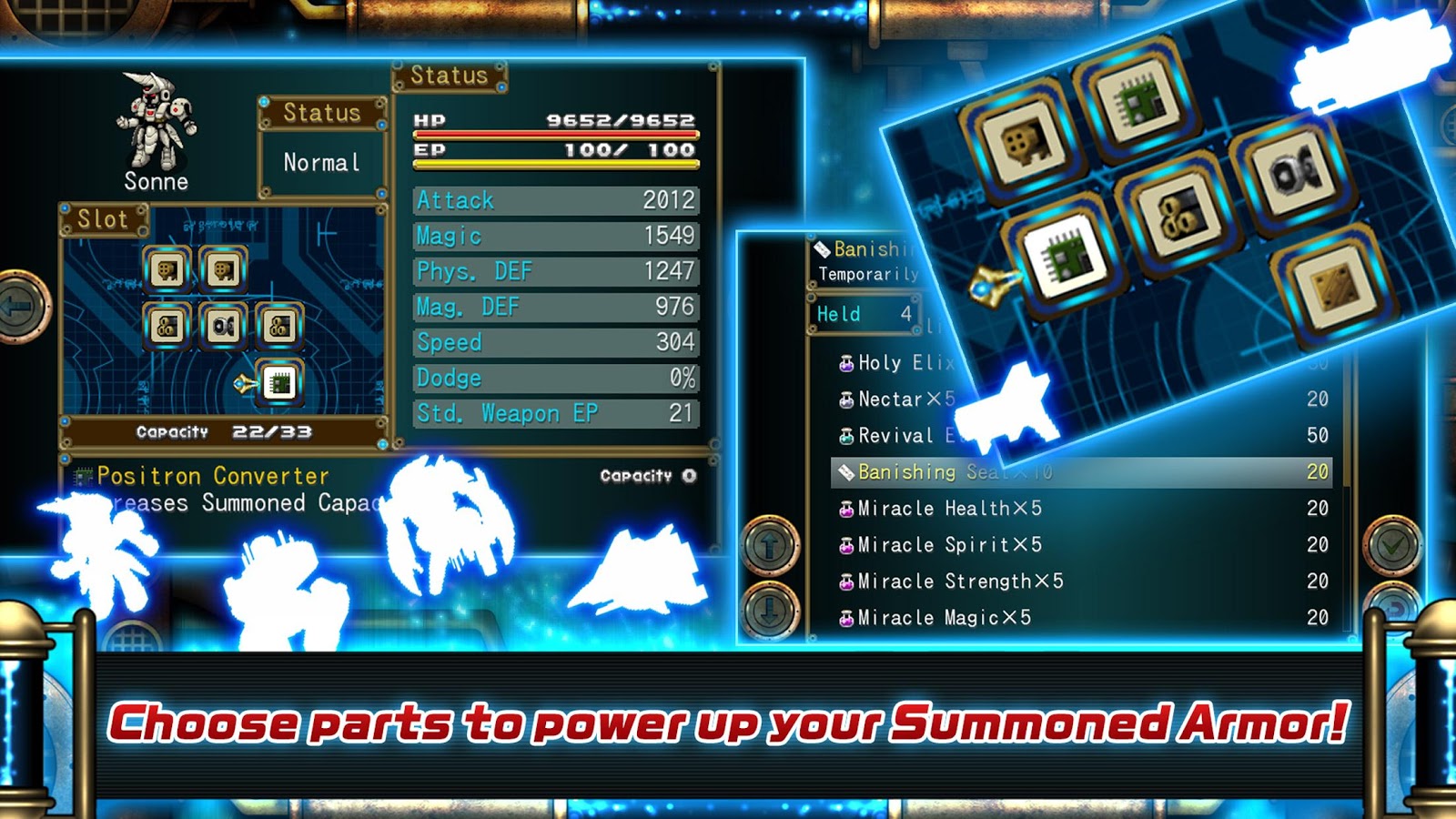The height and width of the screenshot is (819, 1456).
Task: Pick the Miracle Spirit×5 entry
Action: click(1081, 545)
